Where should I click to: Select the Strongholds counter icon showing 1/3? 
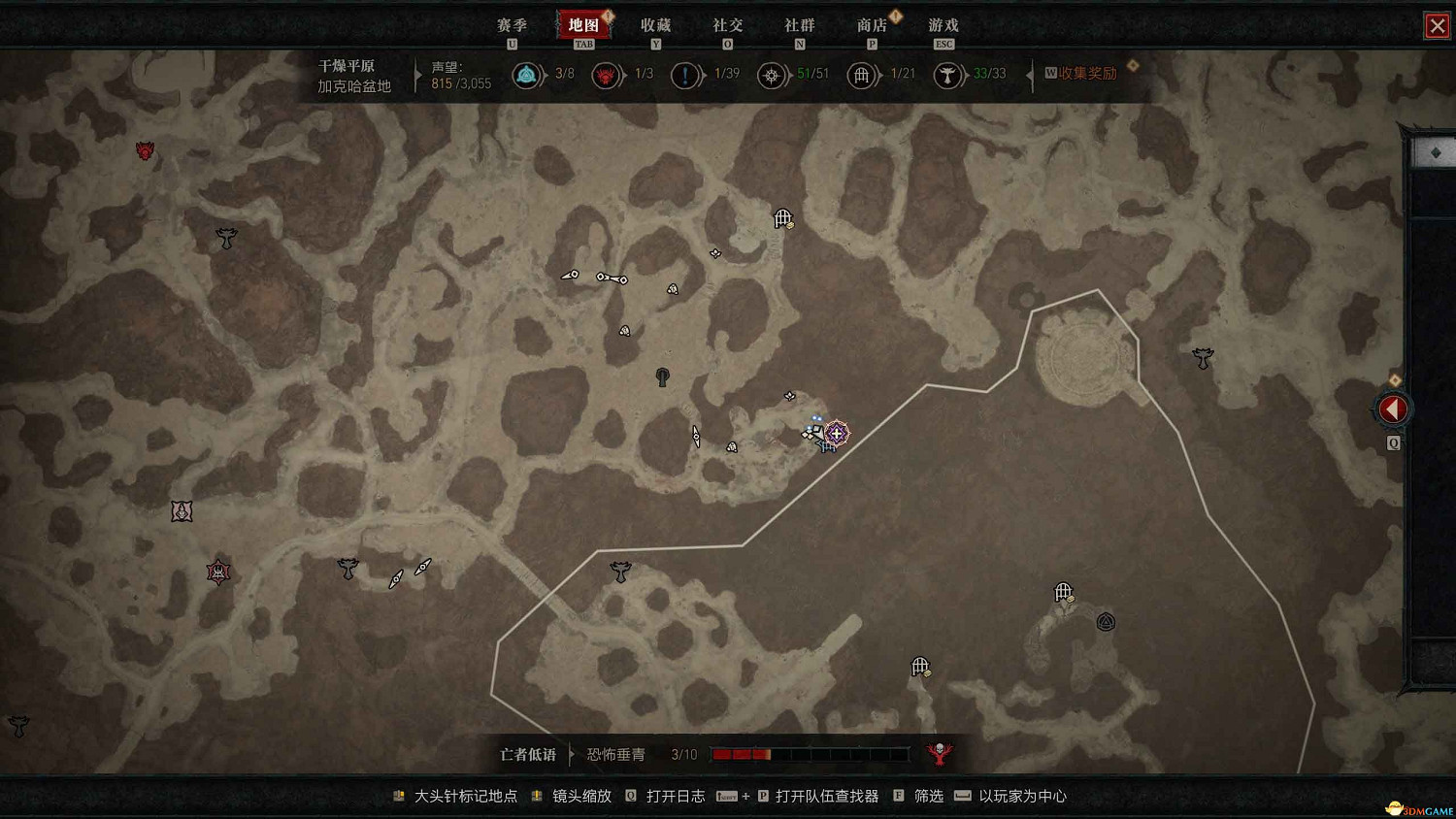tap(609, 74)
